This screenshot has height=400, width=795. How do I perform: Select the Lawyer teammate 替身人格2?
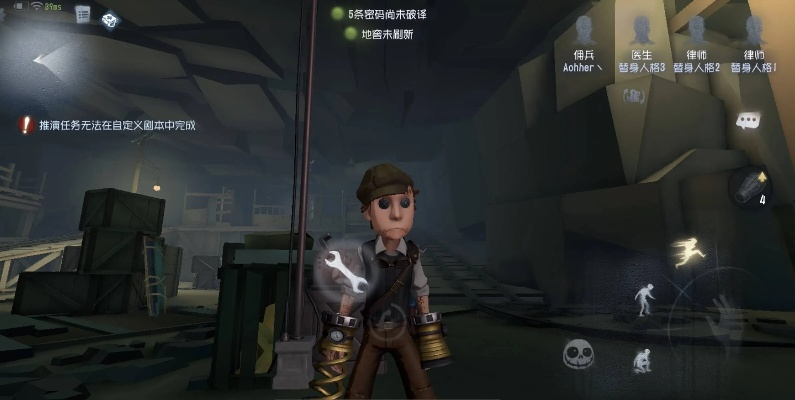pos(697,44)
